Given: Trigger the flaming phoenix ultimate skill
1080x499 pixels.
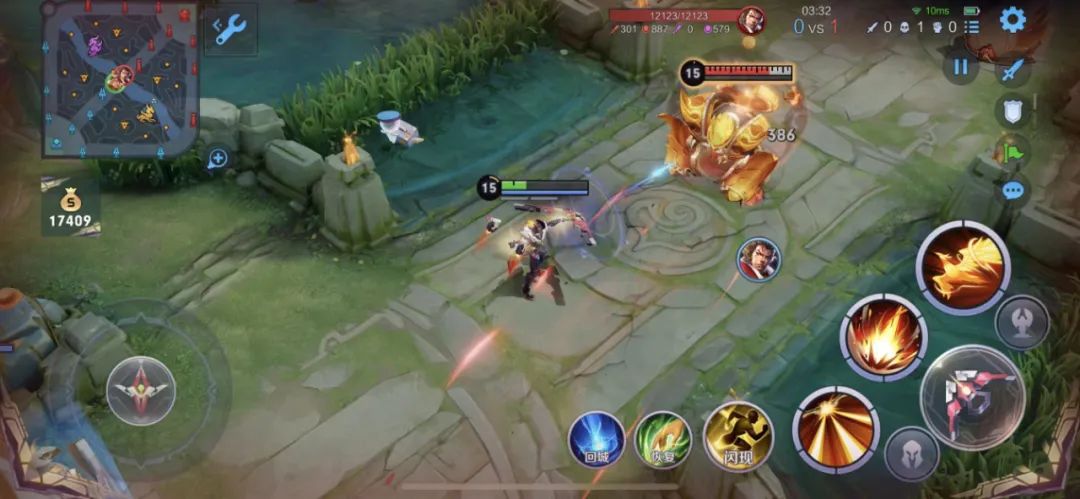Looking at the screenshot, I should [x=963, y=267].
